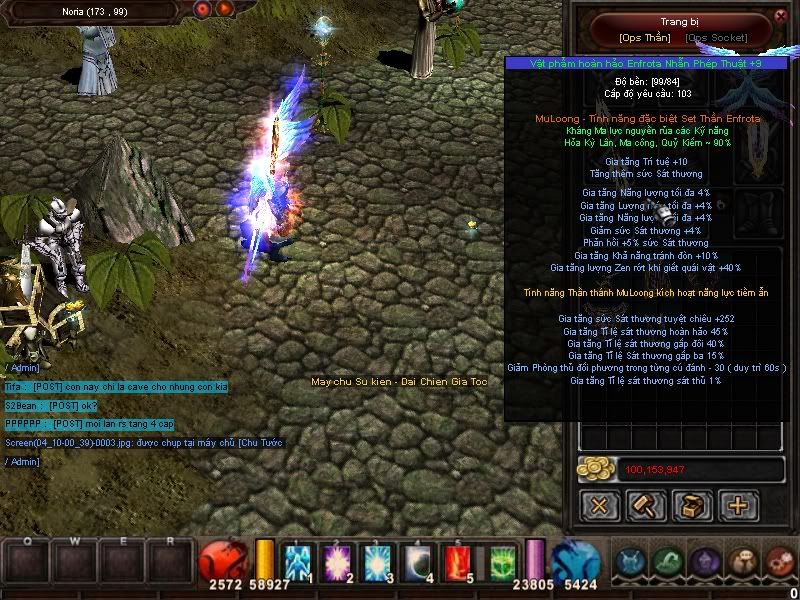Open repair with the hammer button
Screen dimensions: 800x600
[x=646, y=505]
